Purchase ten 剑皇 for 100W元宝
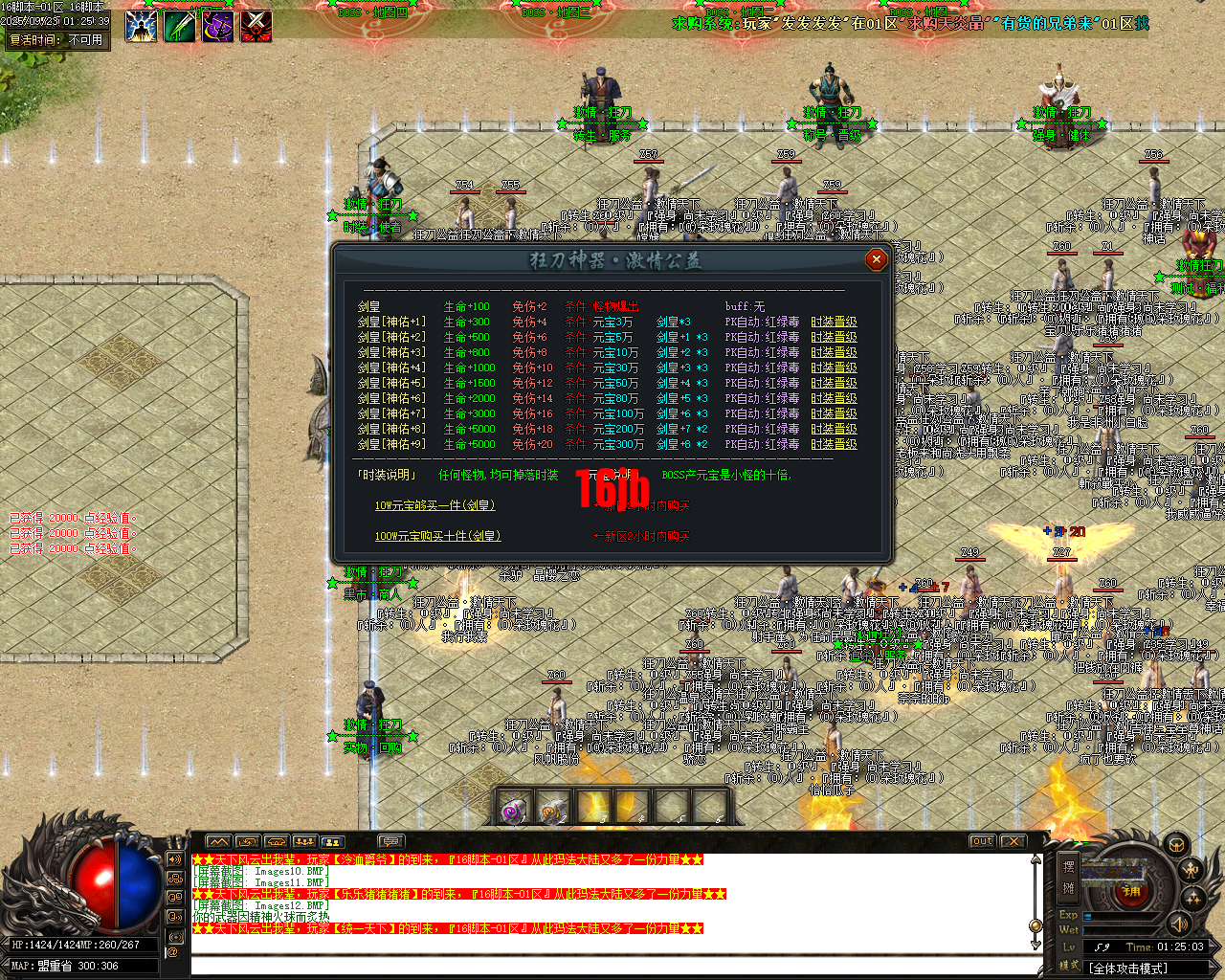 click(437, 536)
